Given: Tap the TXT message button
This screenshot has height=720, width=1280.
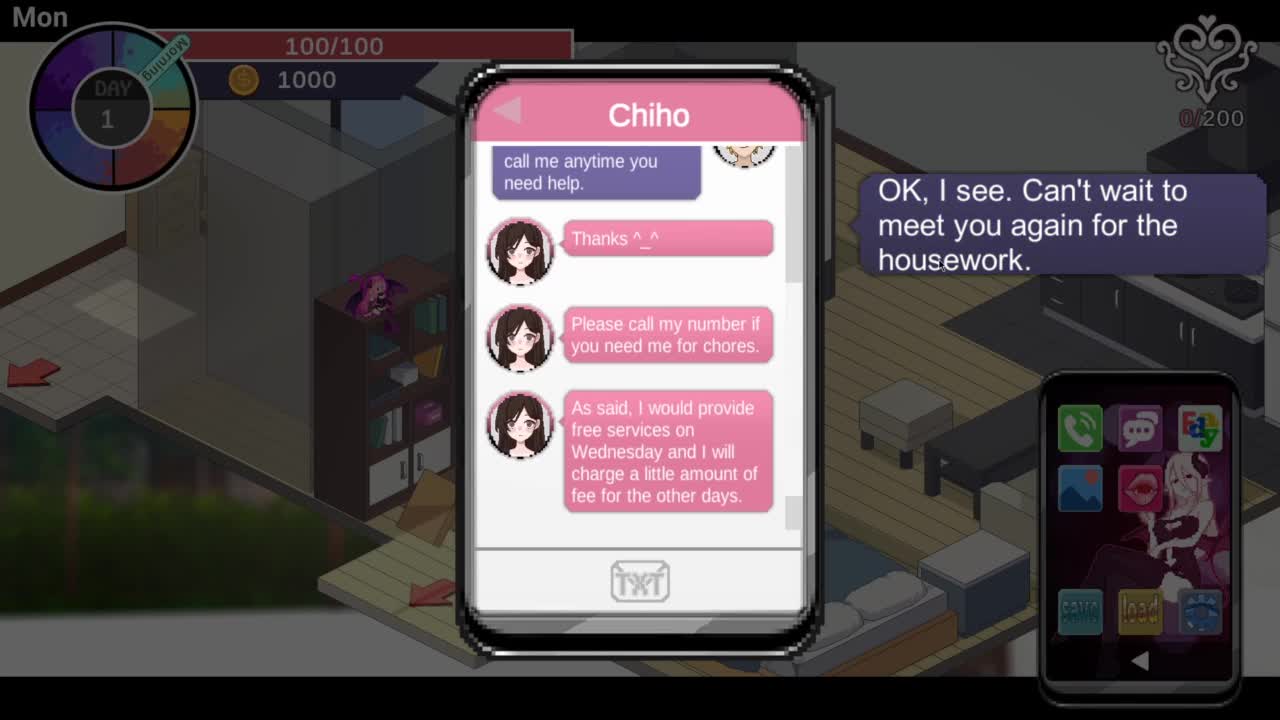Looking at the screenshot, I should tap(640, 581).
